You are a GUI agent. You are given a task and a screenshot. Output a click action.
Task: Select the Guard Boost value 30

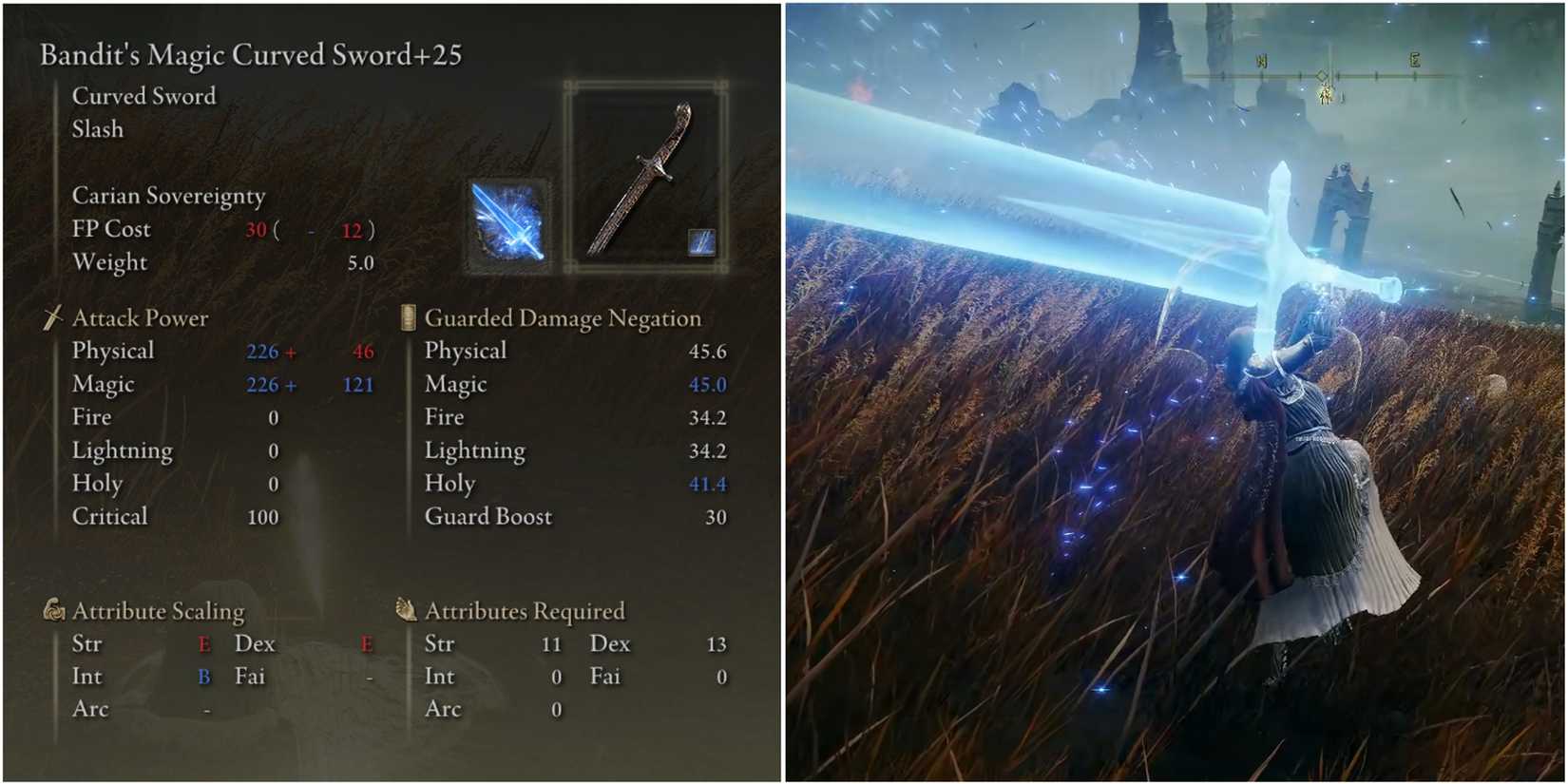(716, 516)
